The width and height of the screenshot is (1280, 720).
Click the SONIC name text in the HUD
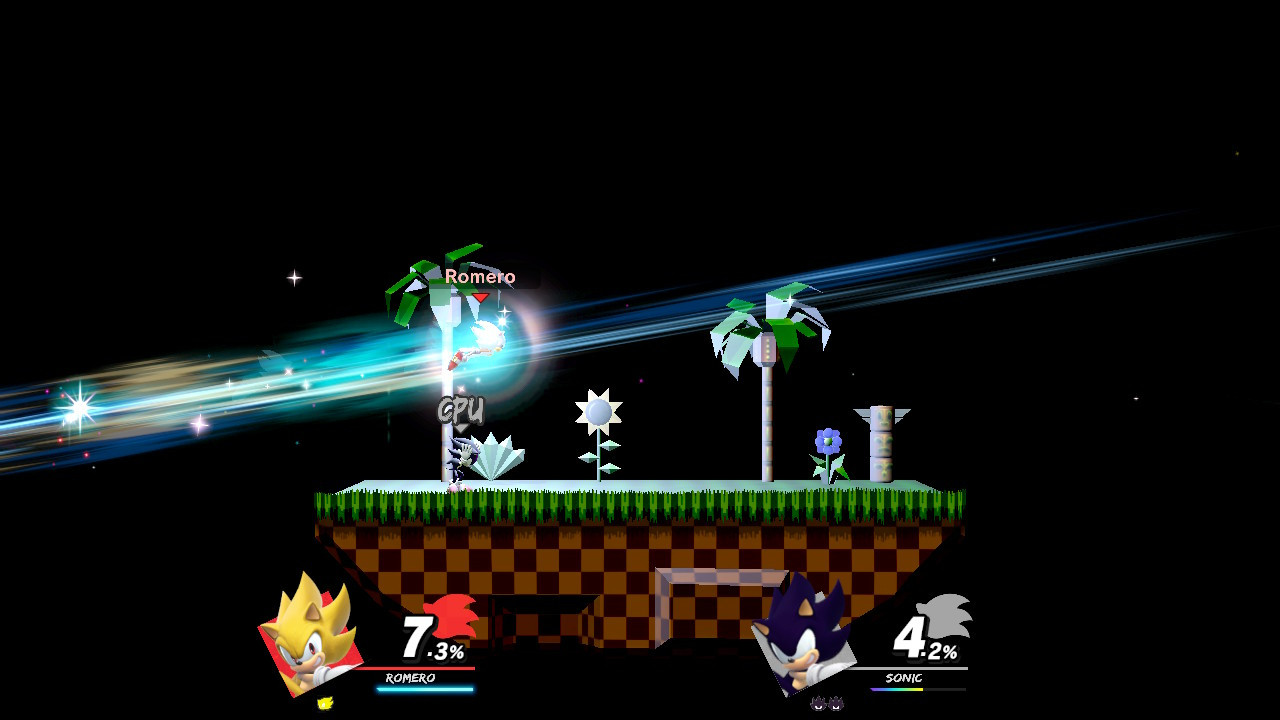(903, 679)
